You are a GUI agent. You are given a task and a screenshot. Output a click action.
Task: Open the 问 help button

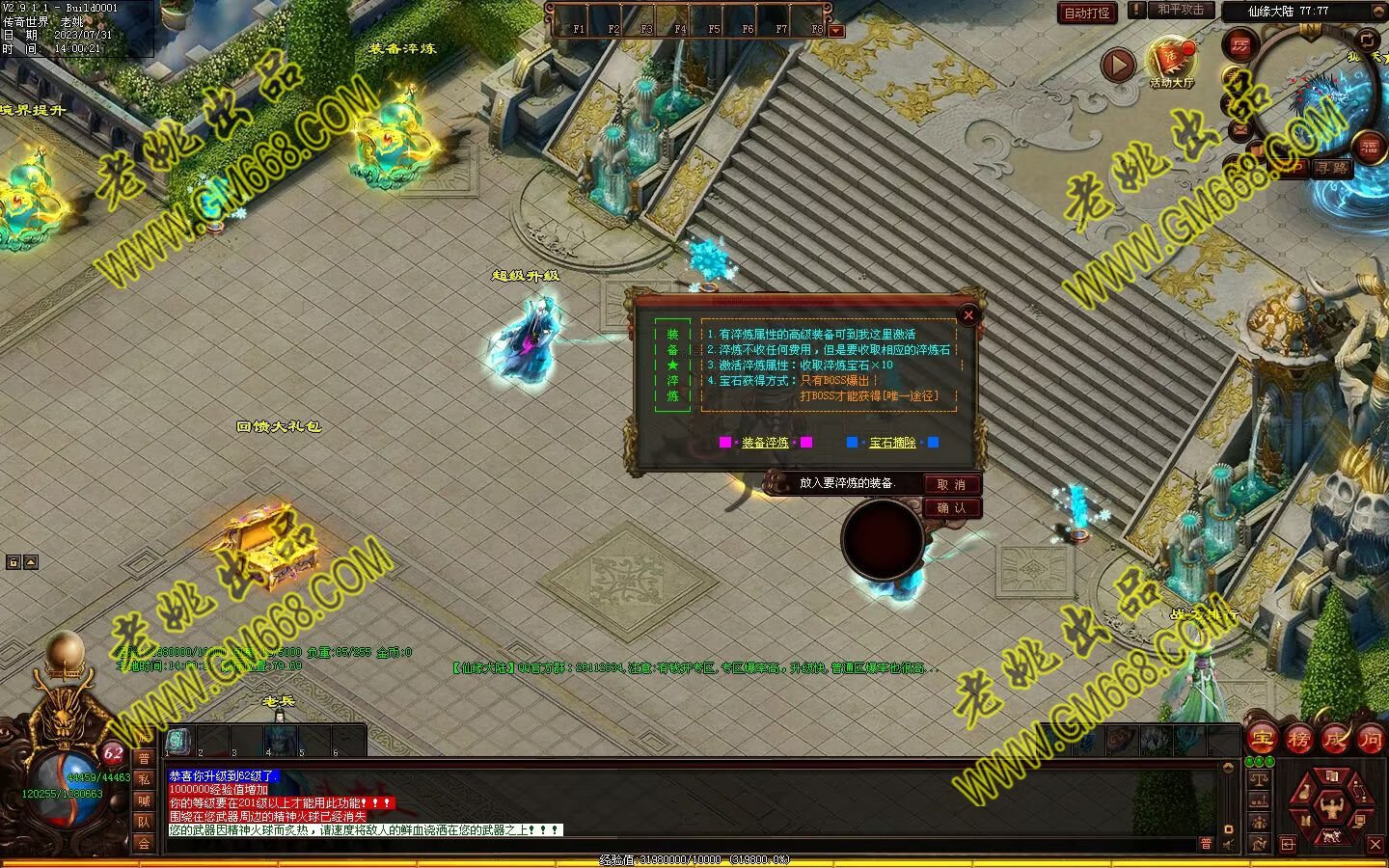click(x=1370, y=740)
